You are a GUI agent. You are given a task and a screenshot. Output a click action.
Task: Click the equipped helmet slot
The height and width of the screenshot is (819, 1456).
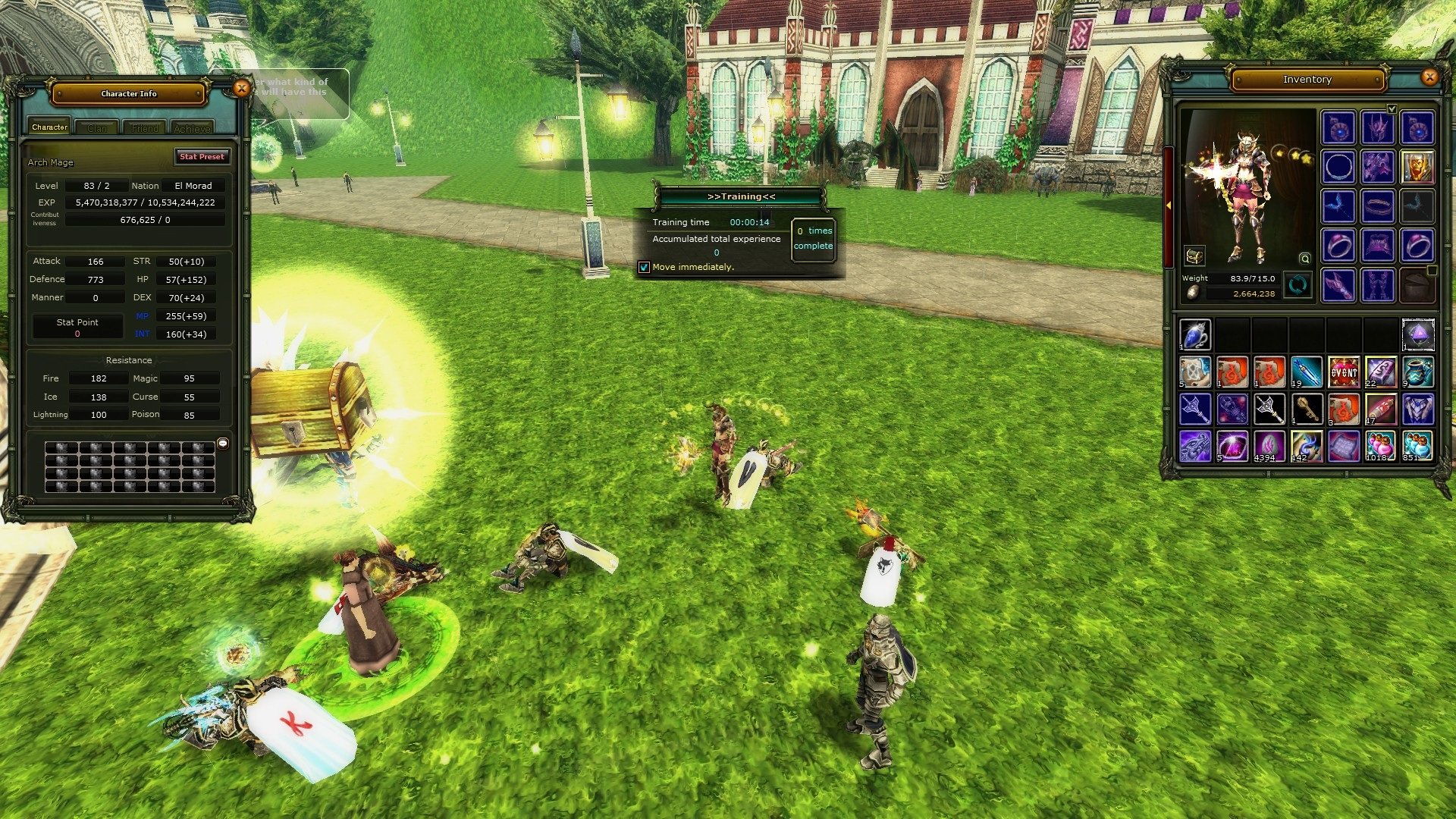(x=1377, y=128)
